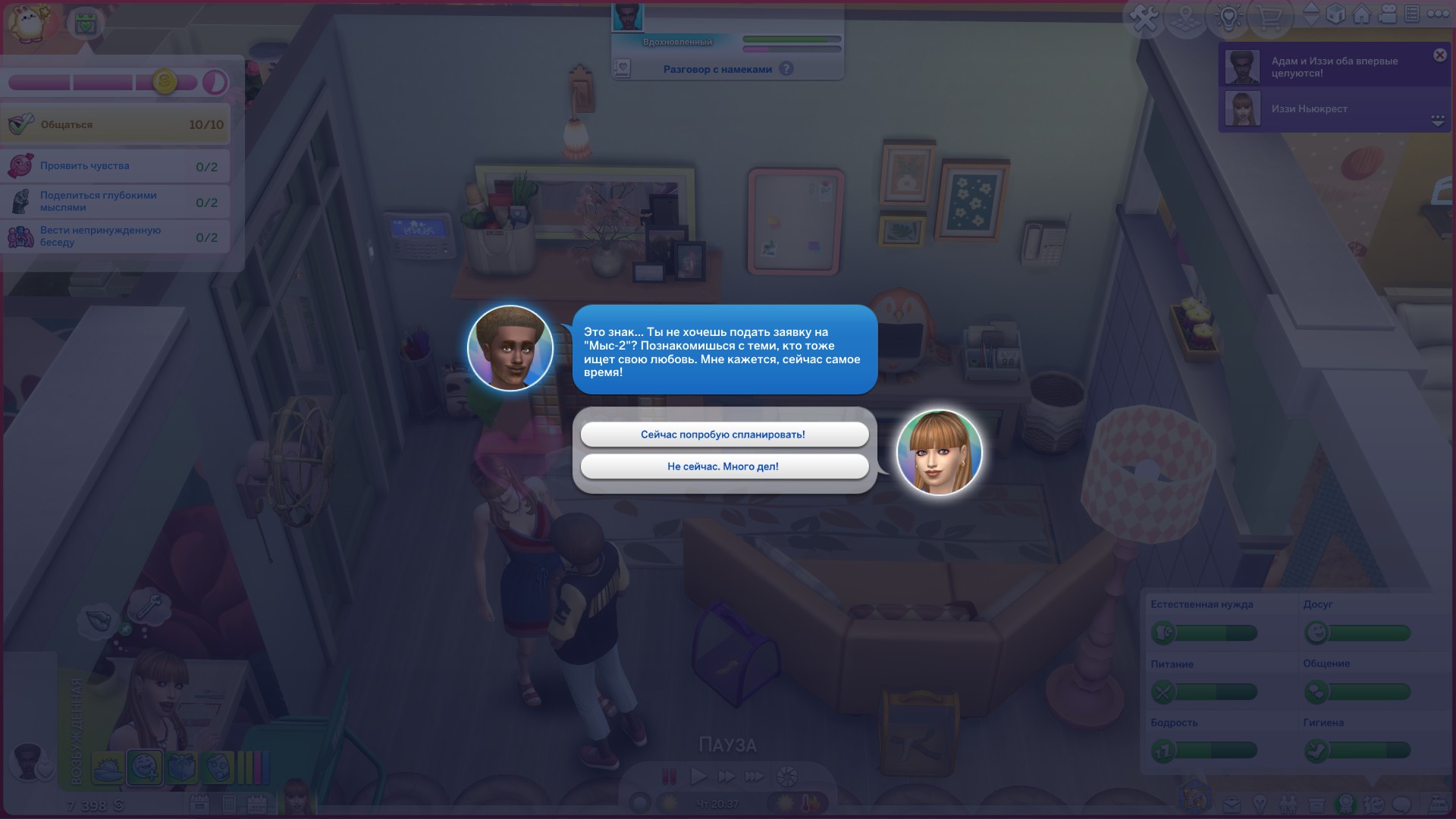This screenshot has width=1456, height=819.
Task: Click the help question mark icon
Action: tap(786, 69)
